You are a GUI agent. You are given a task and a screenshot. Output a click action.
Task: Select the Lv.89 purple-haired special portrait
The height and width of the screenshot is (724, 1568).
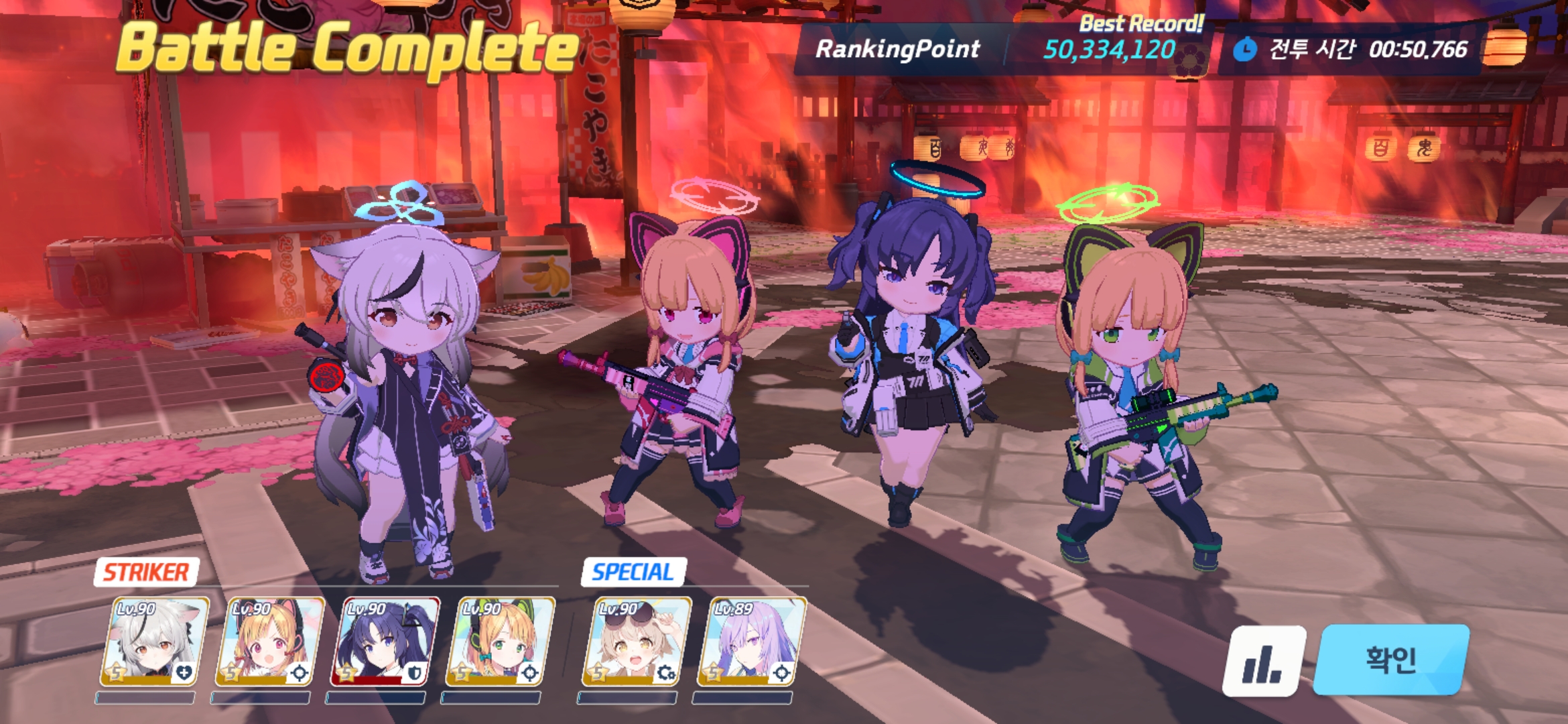tap(751, 642)
